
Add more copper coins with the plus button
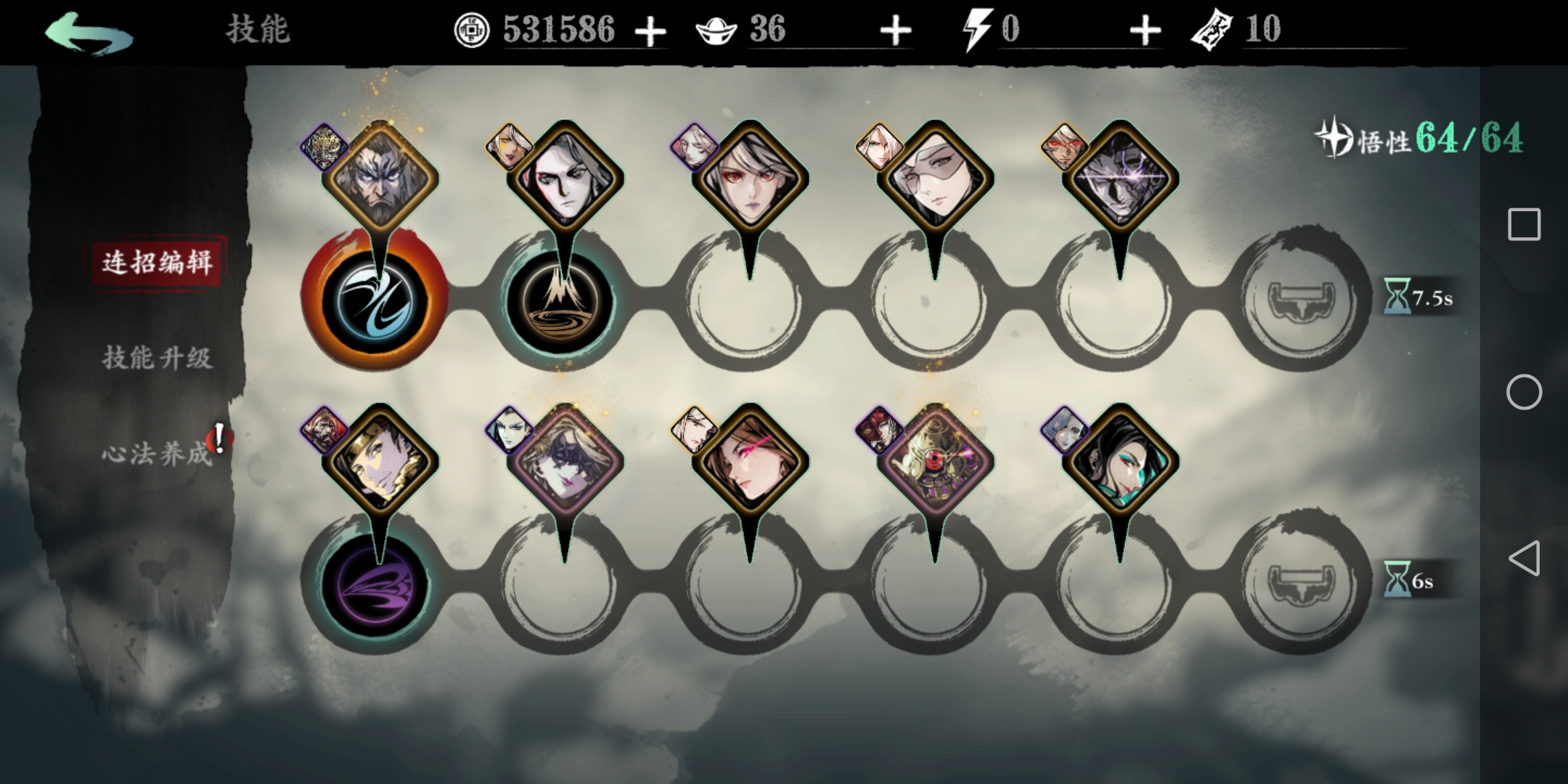point(650,31)
